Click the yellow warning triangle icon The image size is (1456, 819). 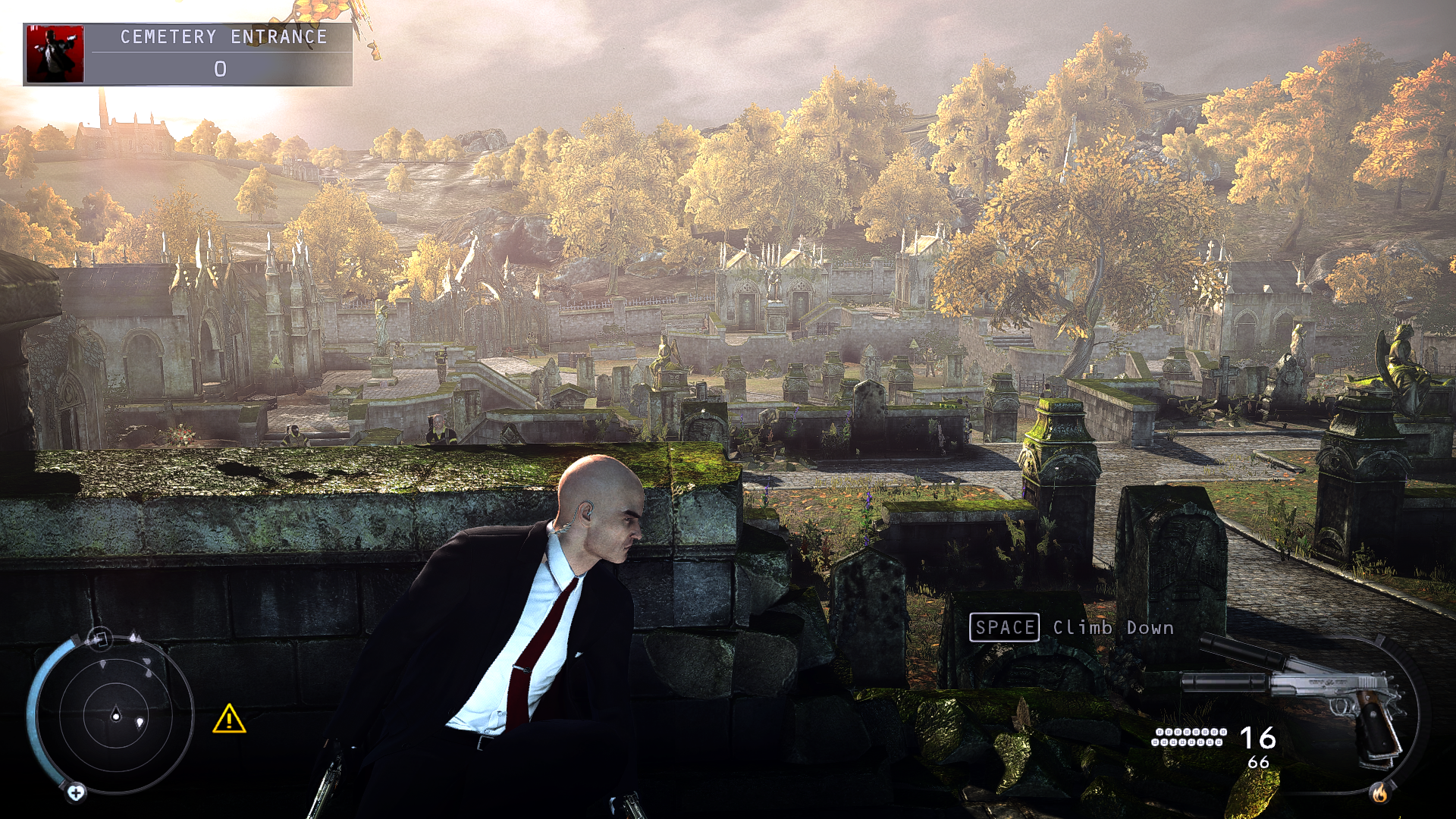228,719
